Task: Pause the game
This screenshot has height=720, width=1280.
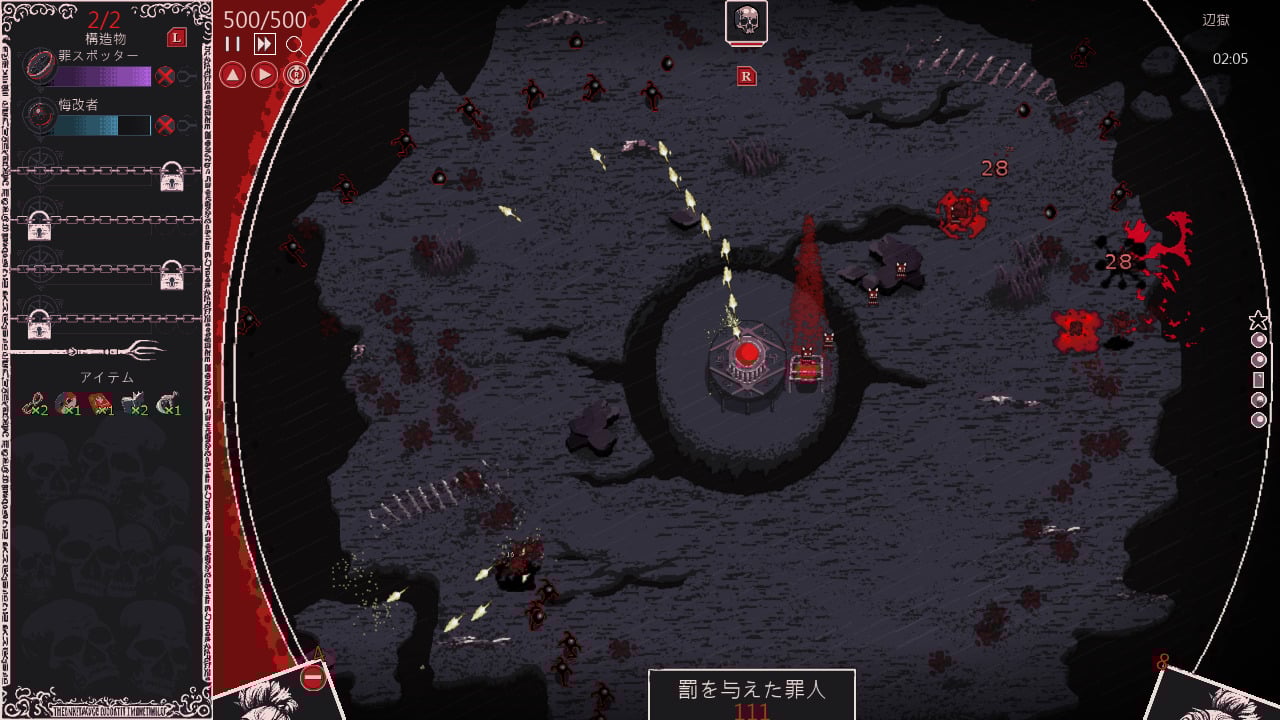Action: pos(233,44)
